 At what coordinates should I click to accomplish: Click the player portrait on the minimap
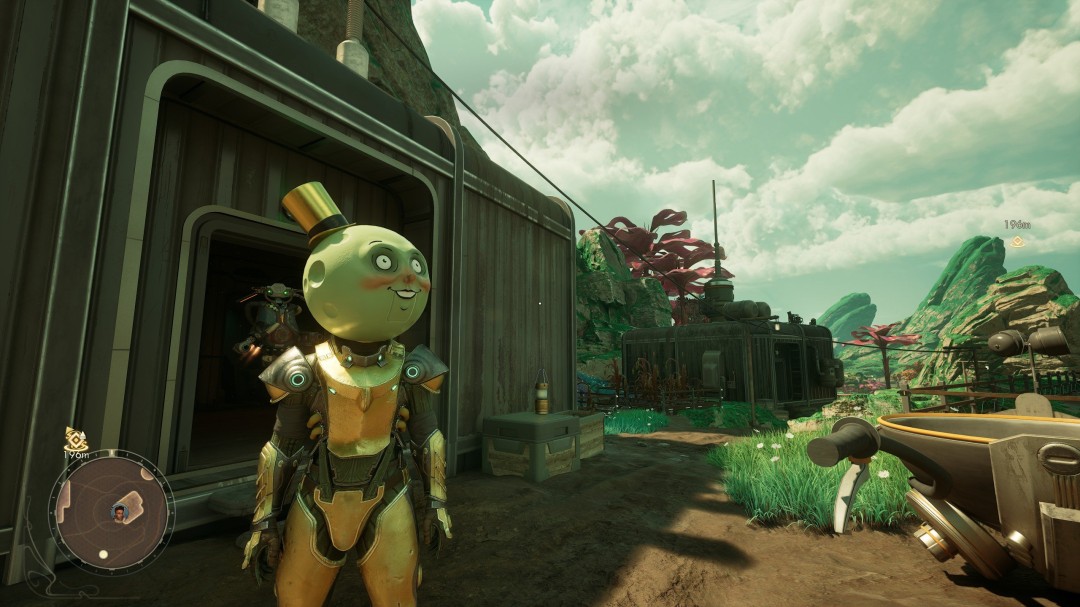click(121, 513)
